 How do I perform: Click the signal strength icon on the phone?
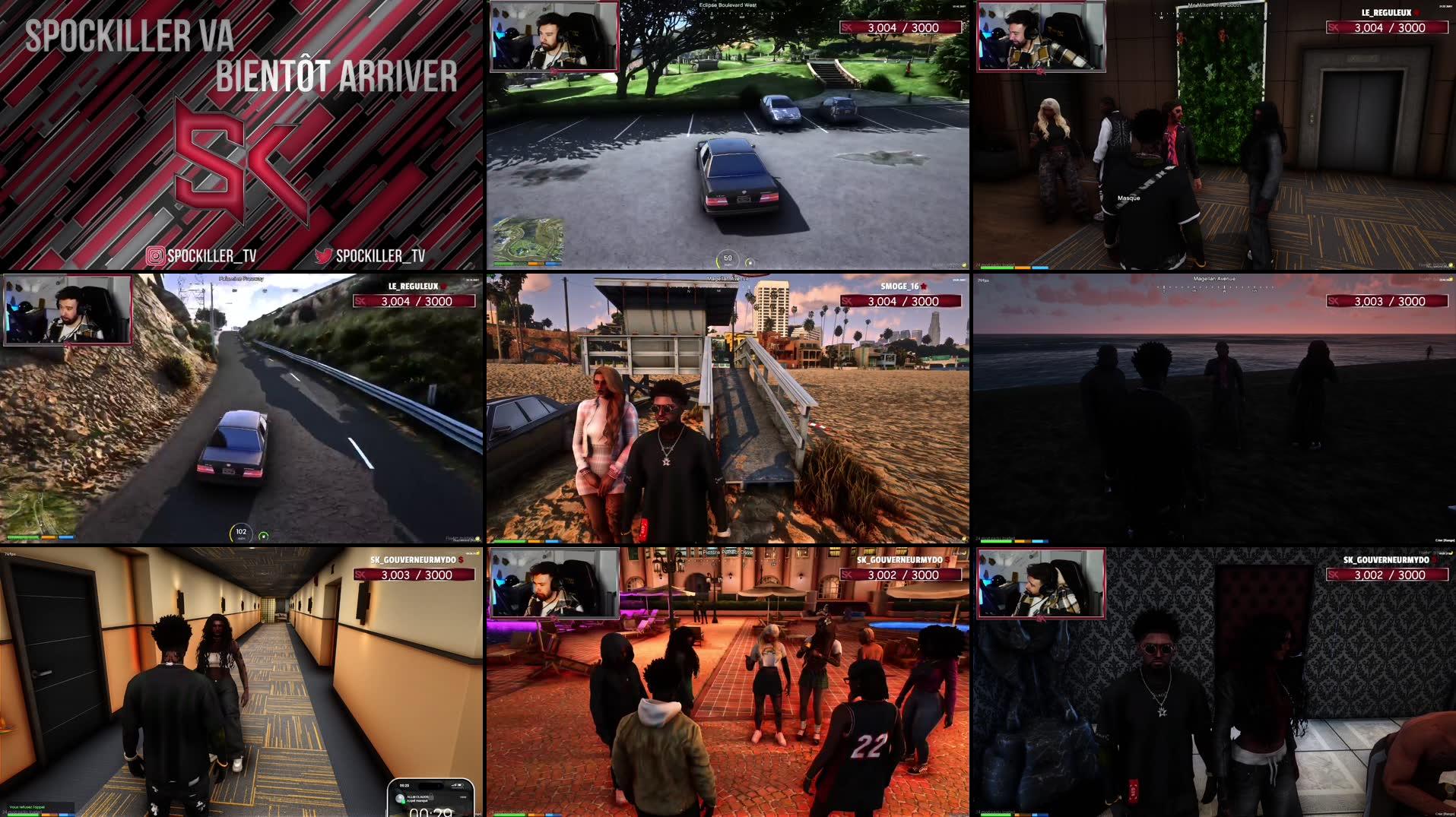pos(453,785)
